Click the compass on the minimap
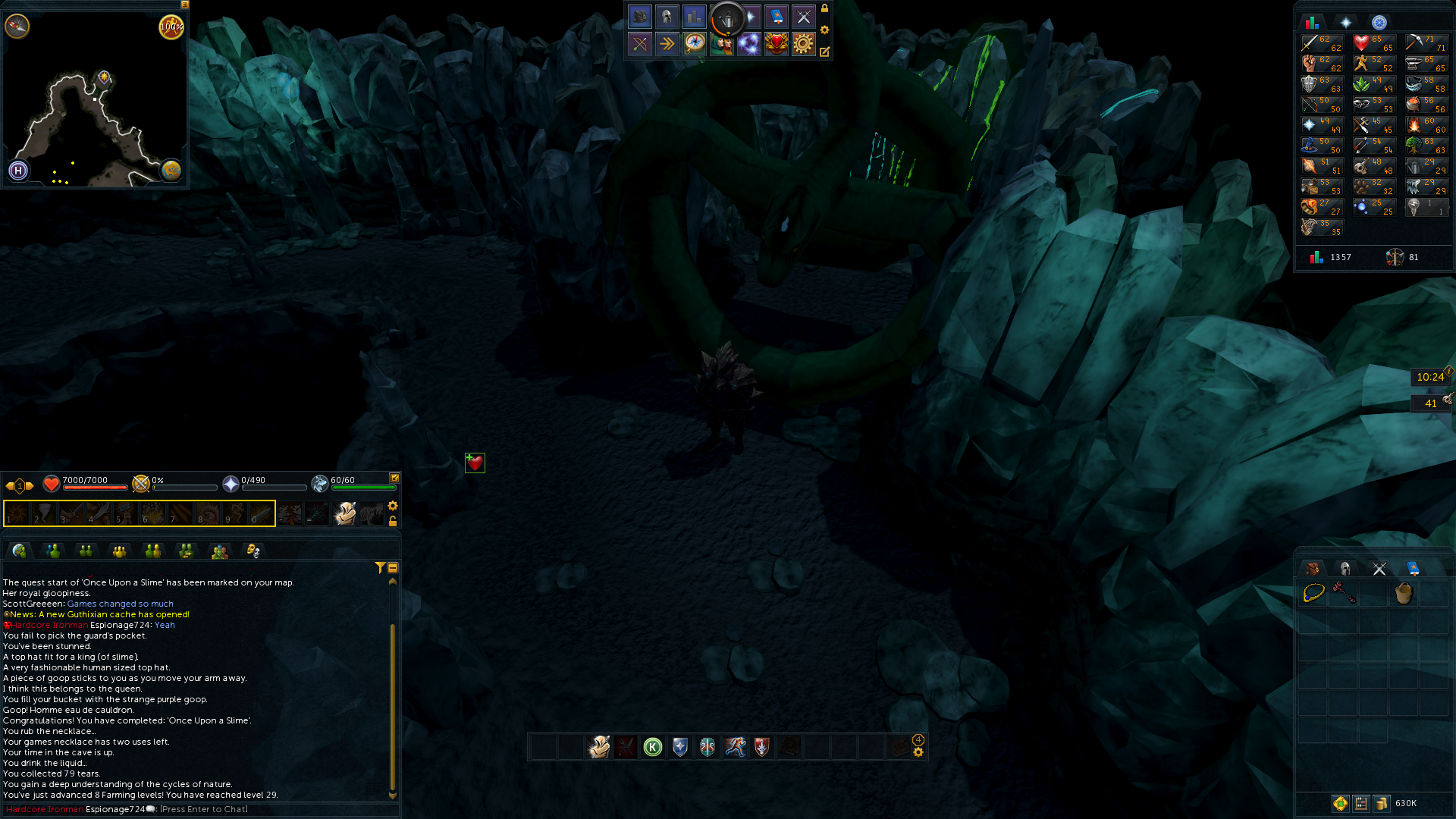Screen dimensions: 1456x819 pyautogui.click(x=17, y=27)
